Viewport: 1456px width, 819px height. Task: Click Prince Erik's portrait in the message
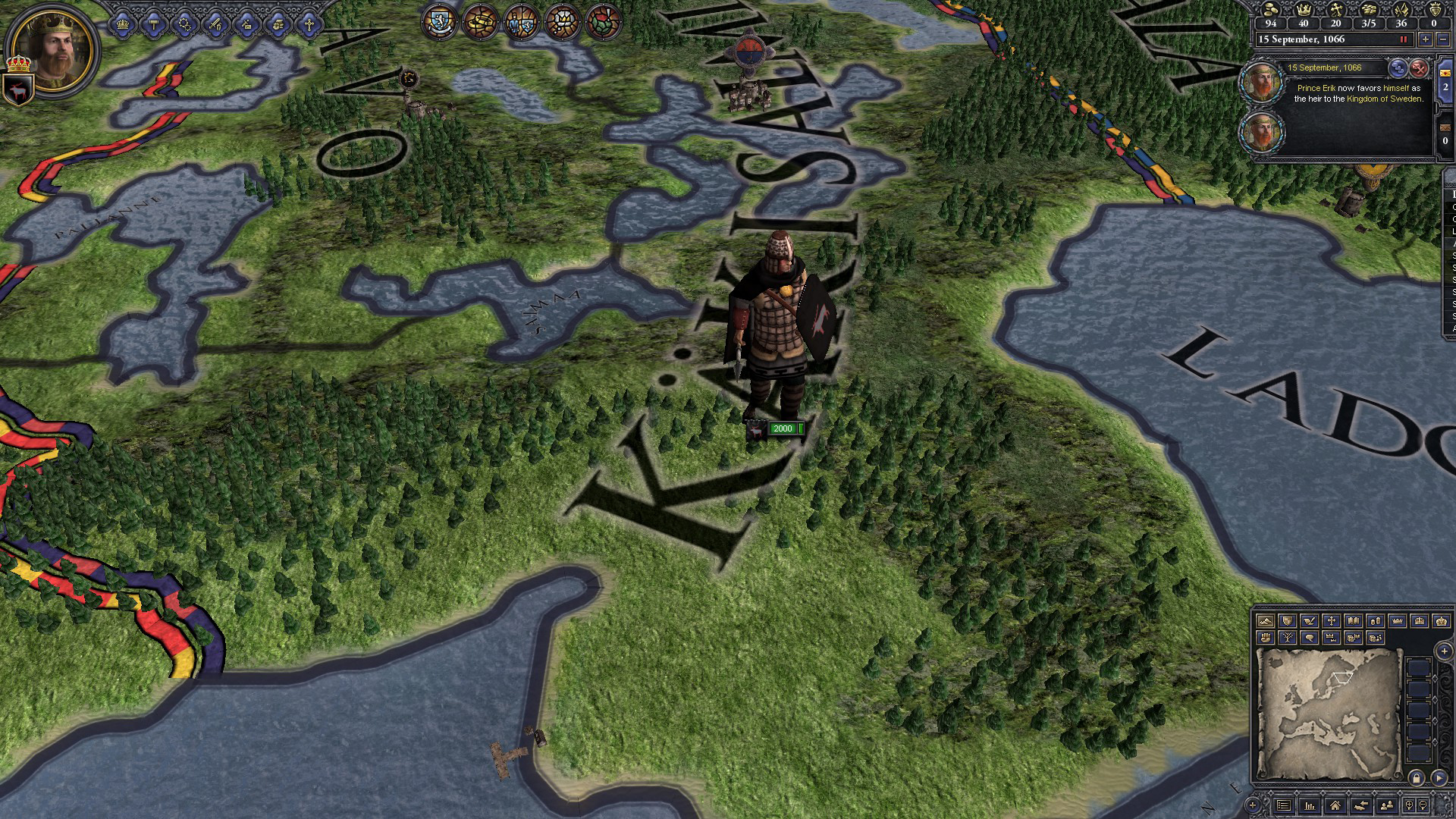click(x=1260, y=83)
